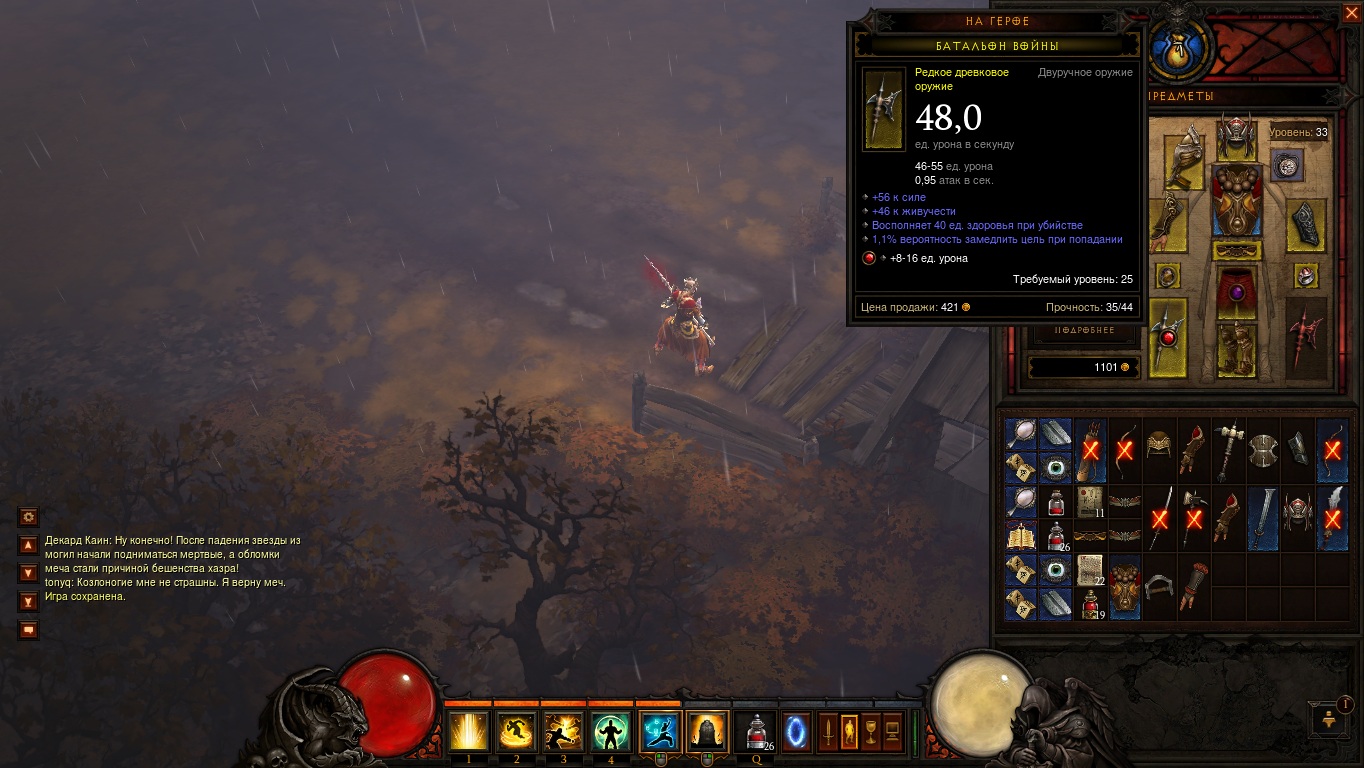Use the health potion in the Q slot
This screenshot has height=768, width=1364.
click(x=756, y=732)
